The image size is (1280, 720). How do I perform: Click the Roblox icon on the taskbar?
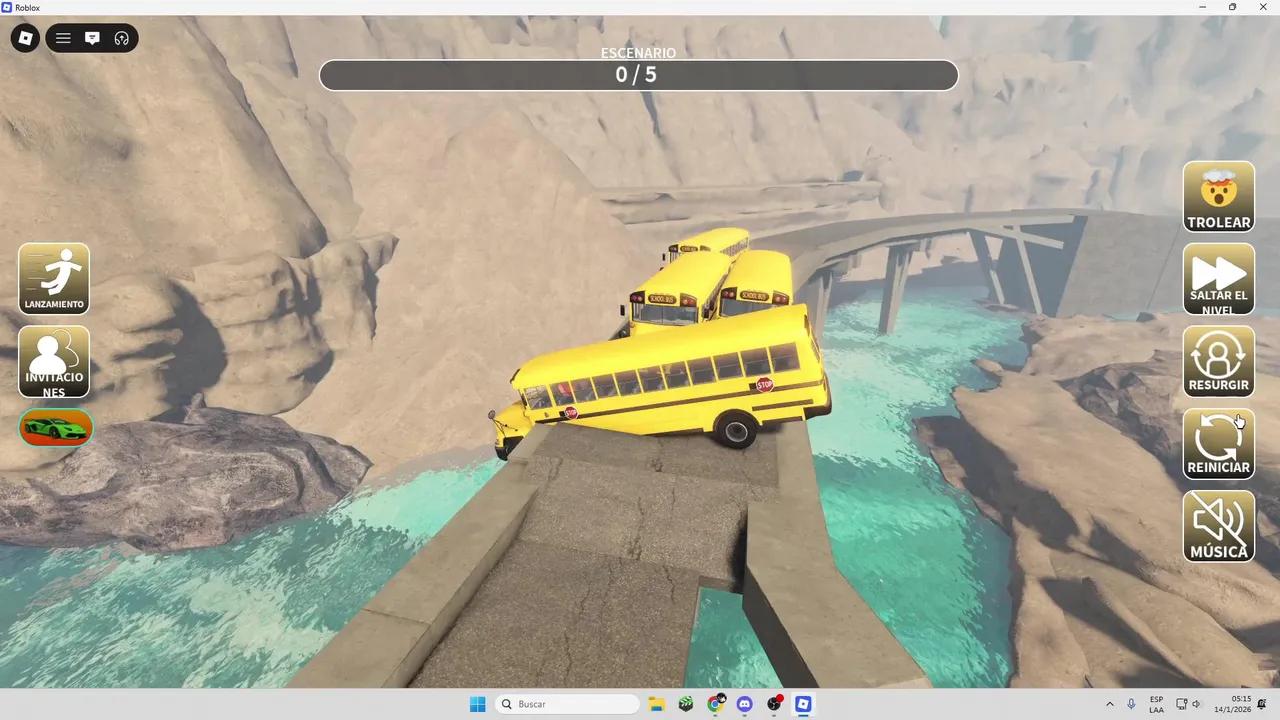tap(803, 704)
